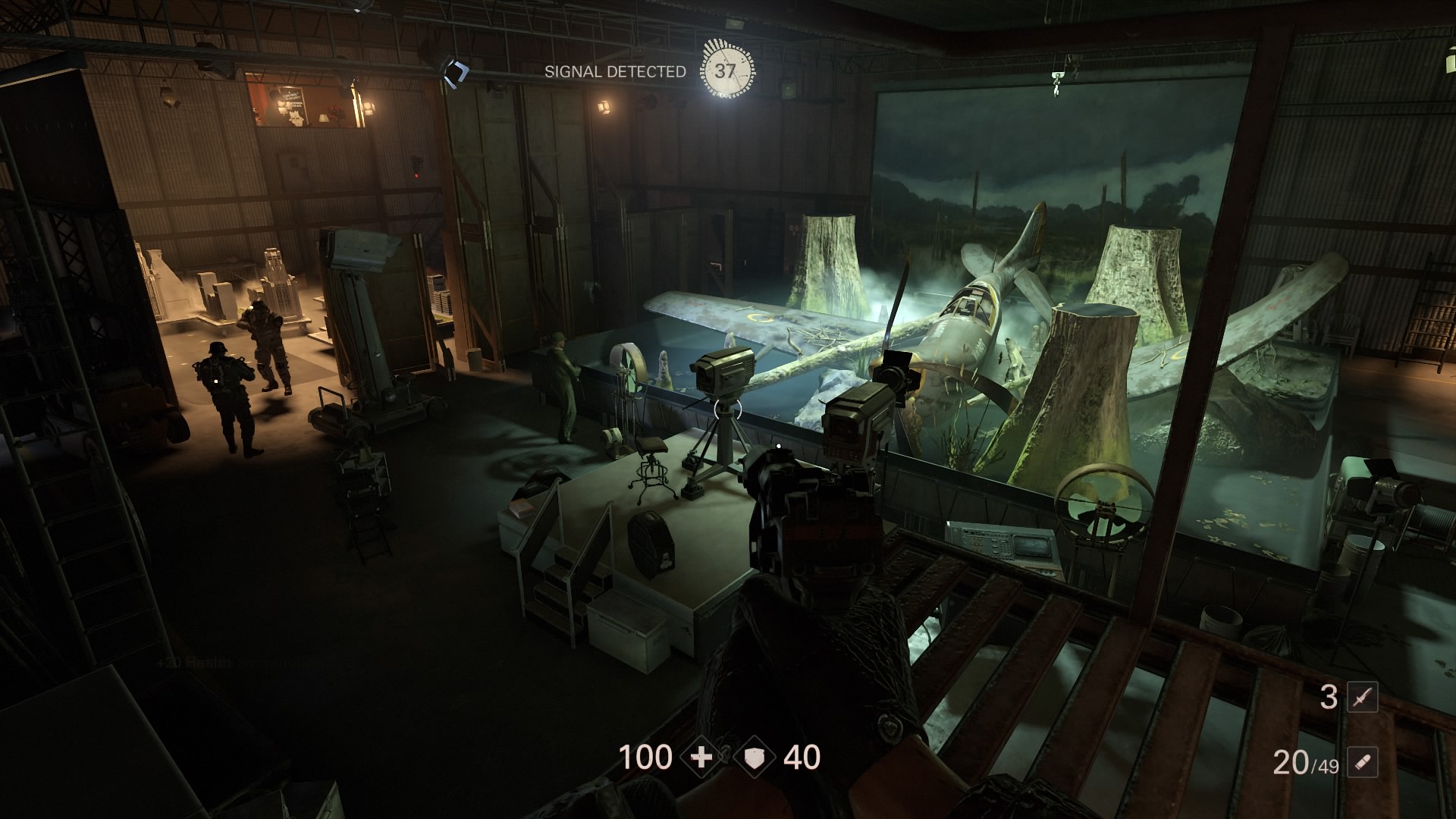Click the throwing hatchet icon
This screenshot has width=1456, height=819.
(x=1362, y=698)
